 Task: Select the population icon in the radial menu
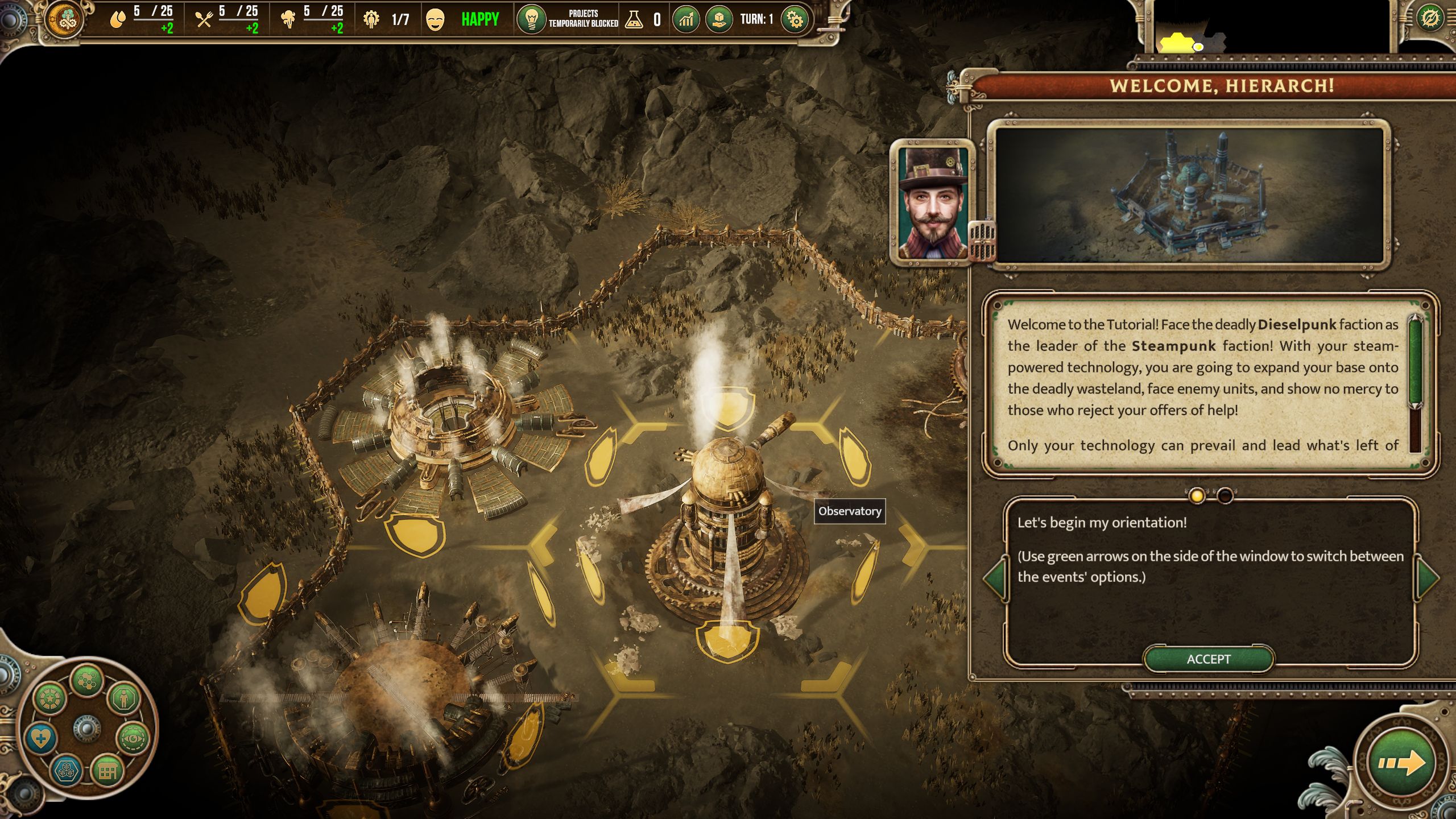pos(124,698)
